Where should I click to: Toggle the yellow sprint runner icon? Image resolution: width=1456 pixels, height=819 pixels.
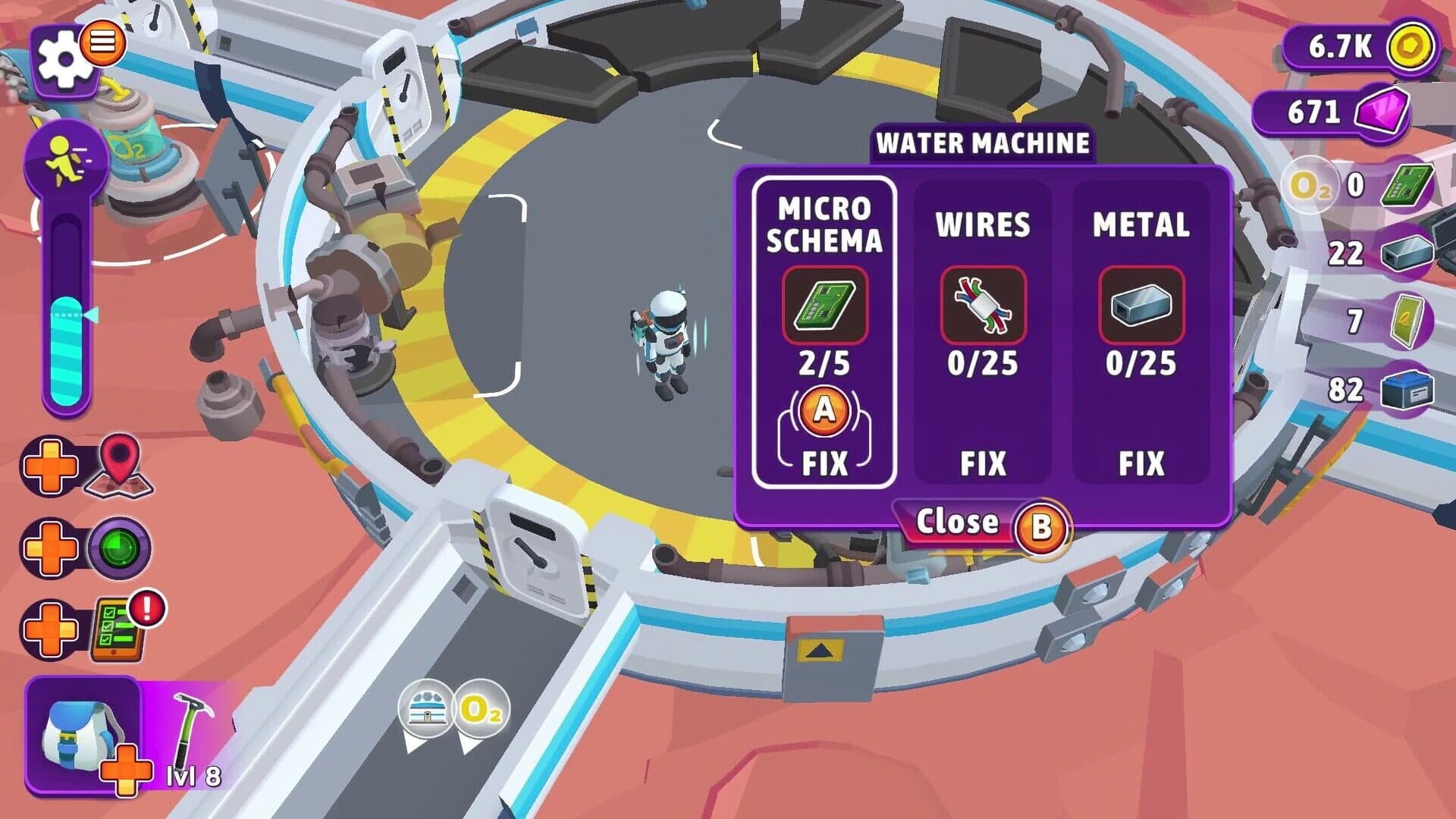(66, 161)
